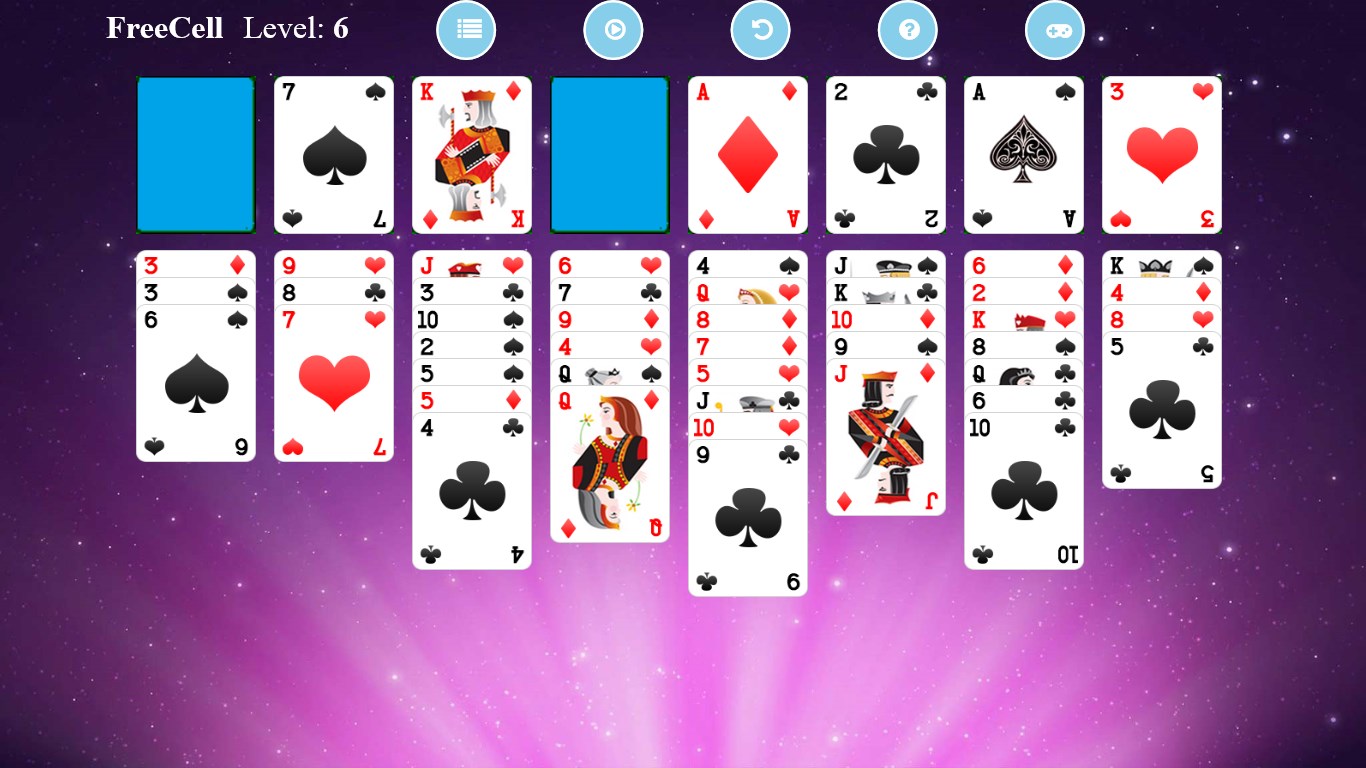This screenshot has width=1366, height=768.
Task: Open the help question mark icon
Action: 908,30
